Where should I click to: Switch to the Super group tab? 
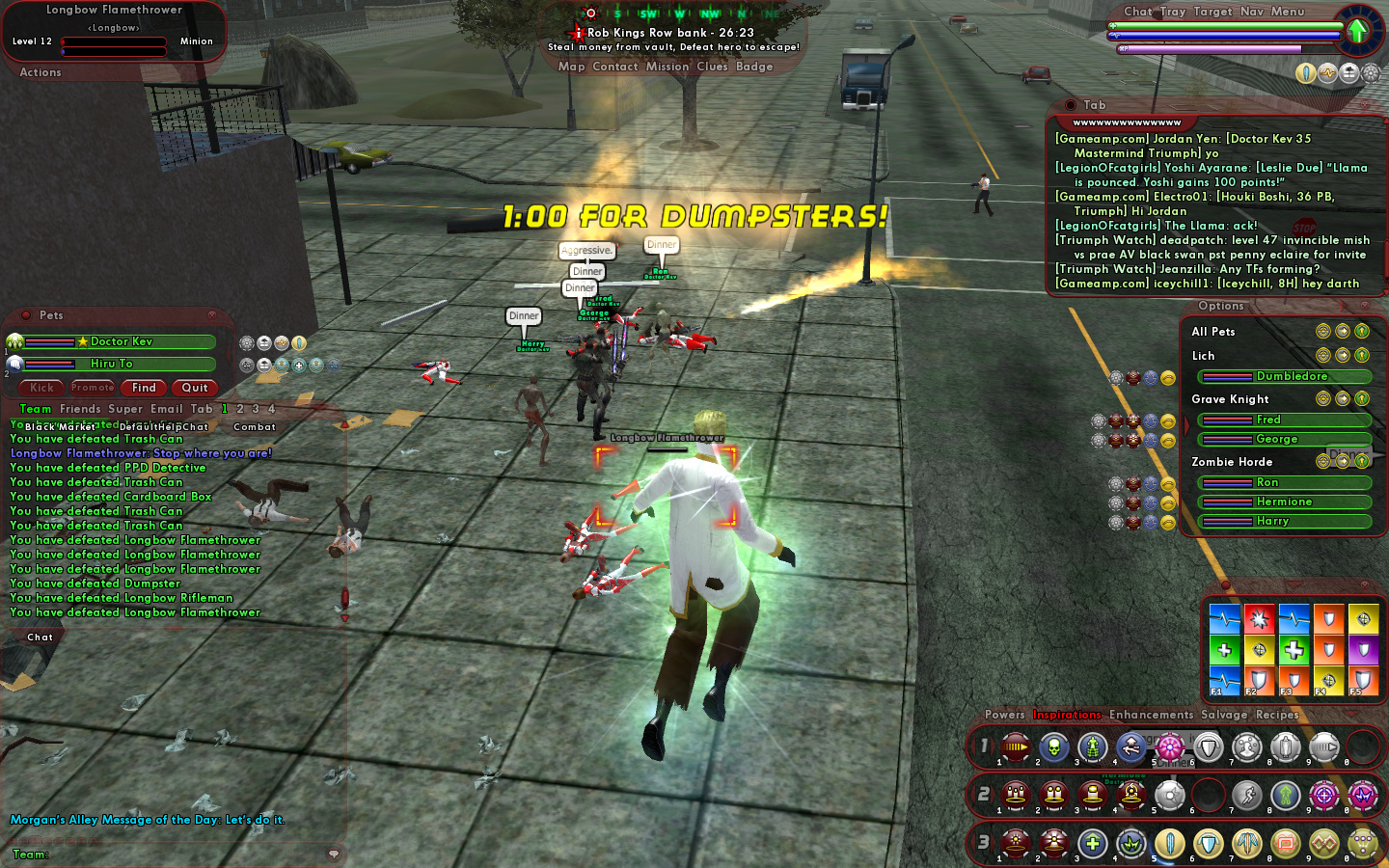[125, 409]
